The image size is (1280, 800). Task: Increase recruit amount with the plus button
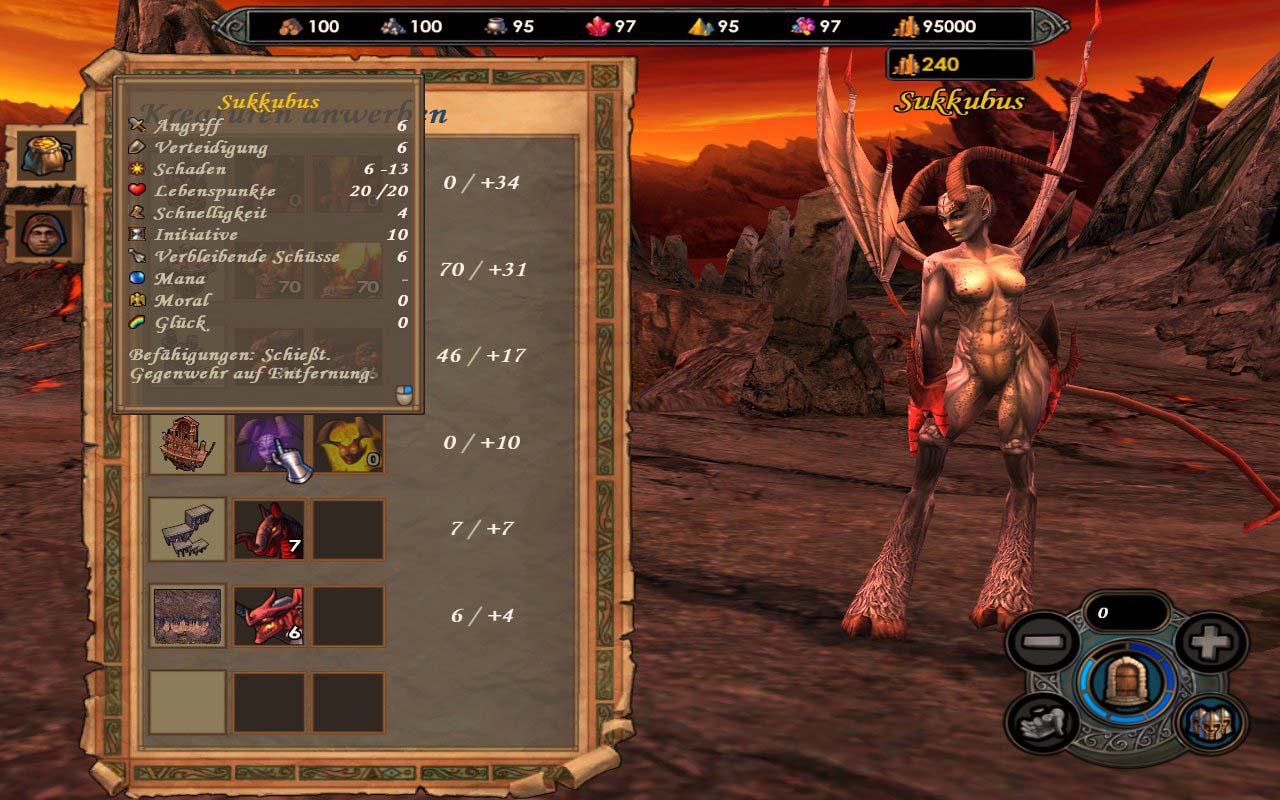1210,643
